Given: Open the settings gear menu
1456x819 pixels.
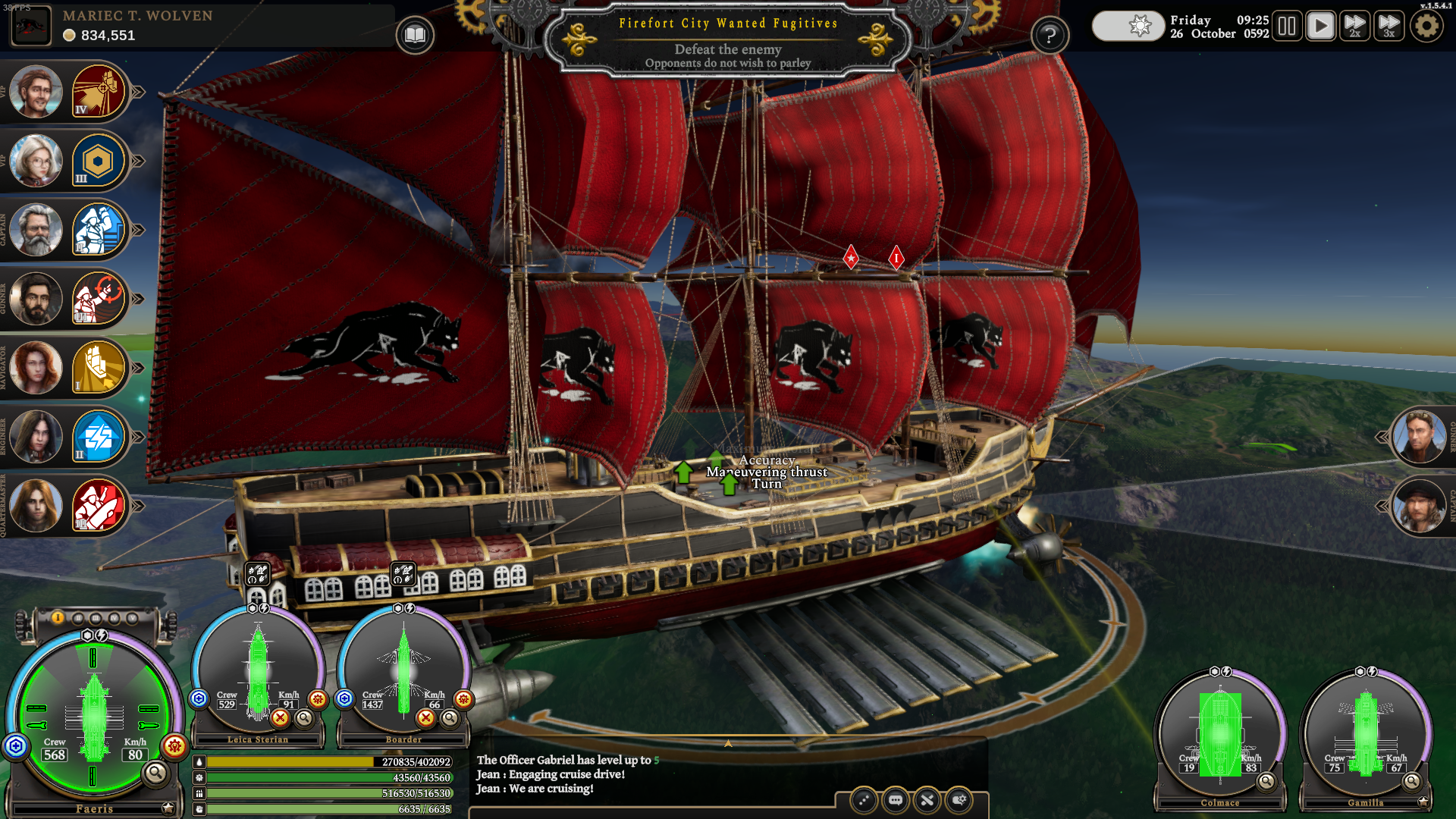Looking at the screenshot, I should point(1426,27).
